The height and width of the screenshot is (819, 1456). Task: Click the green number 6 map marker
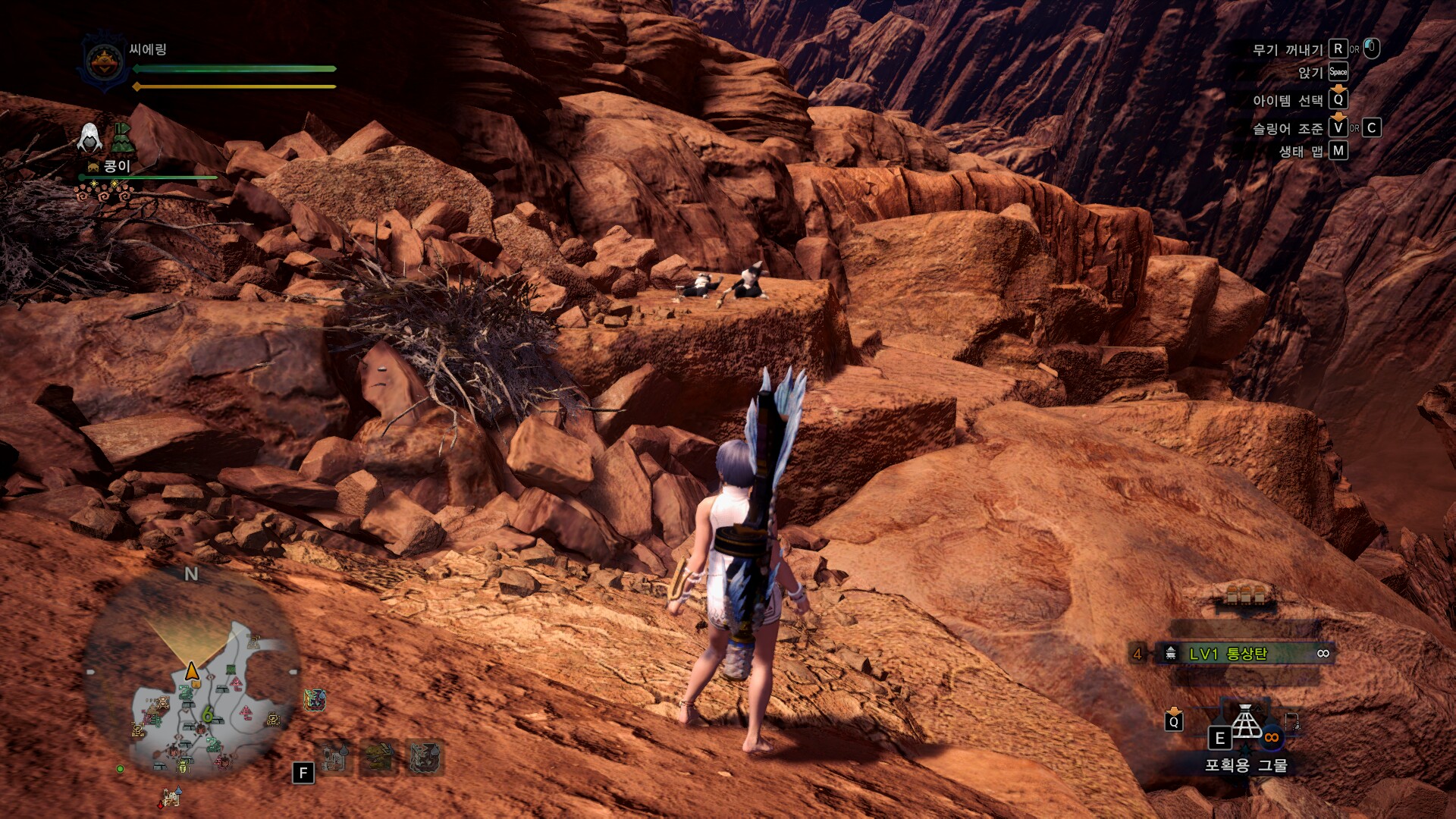(x=207, y=714)
